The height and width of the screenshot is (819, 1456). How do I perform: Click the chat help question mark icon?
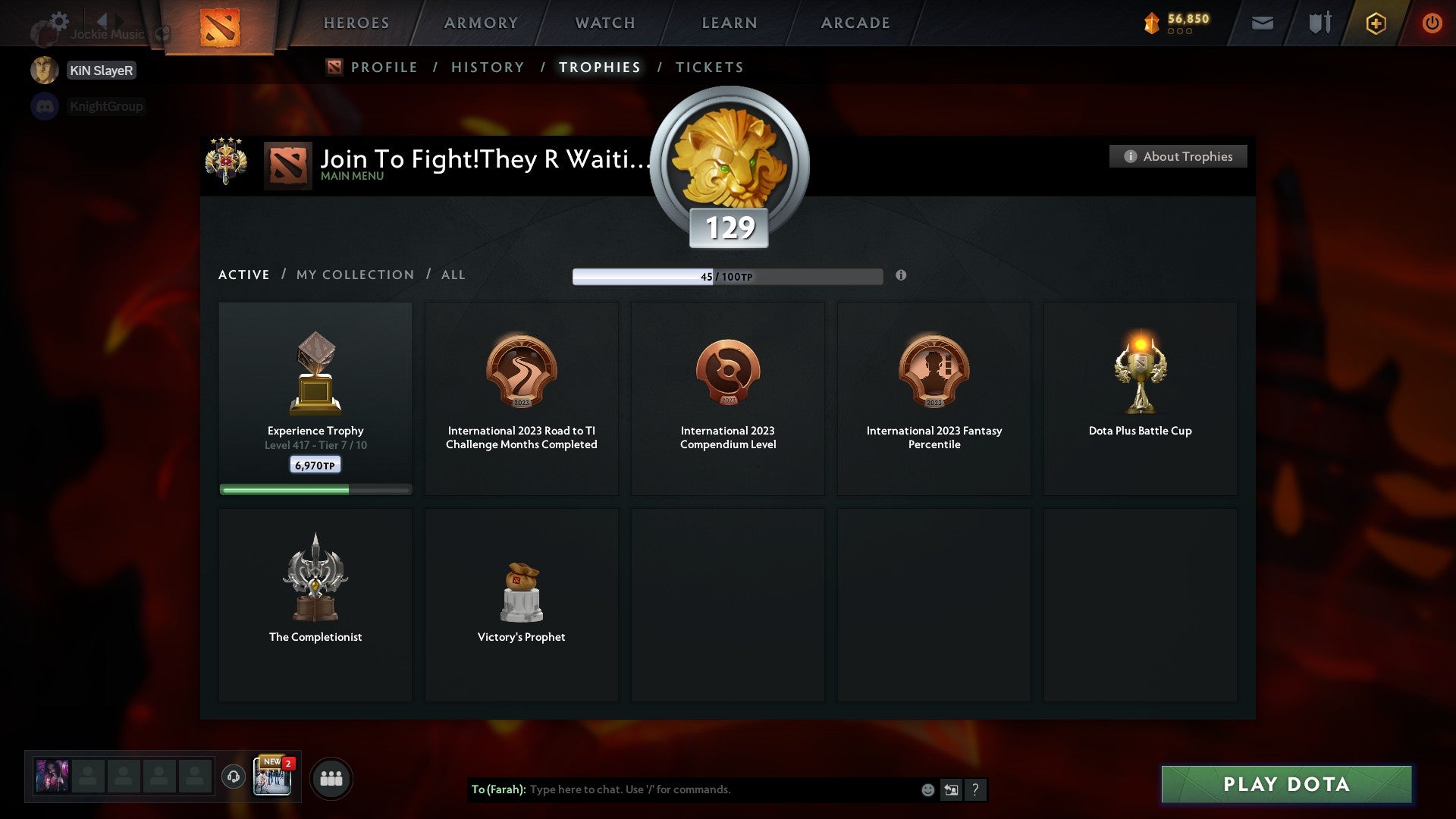(974, 789)
